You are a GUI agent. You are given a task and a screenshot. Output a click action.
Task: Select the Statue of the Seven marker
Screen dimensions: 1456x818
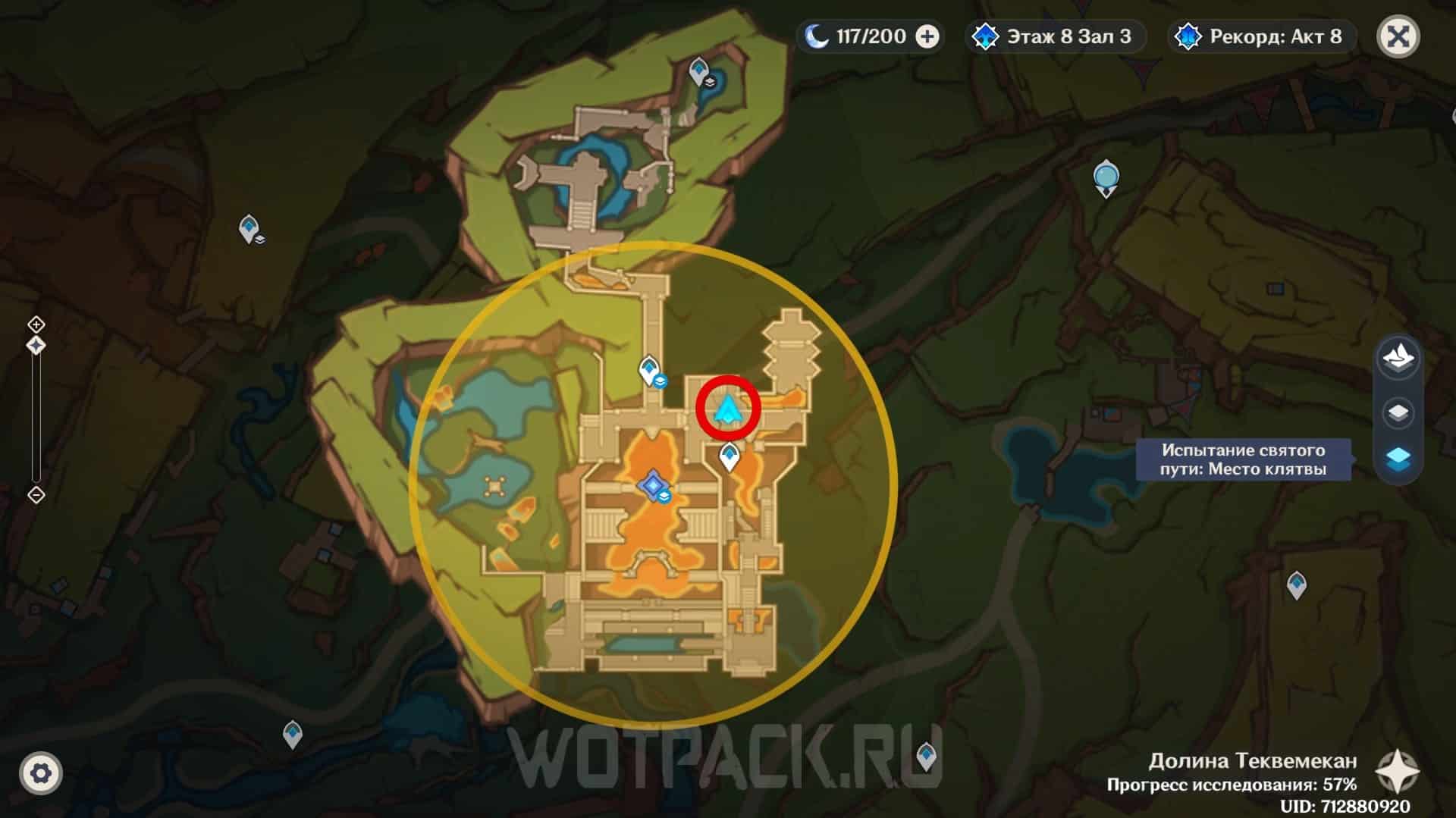pyautogui.click(x=1106, y=177)
